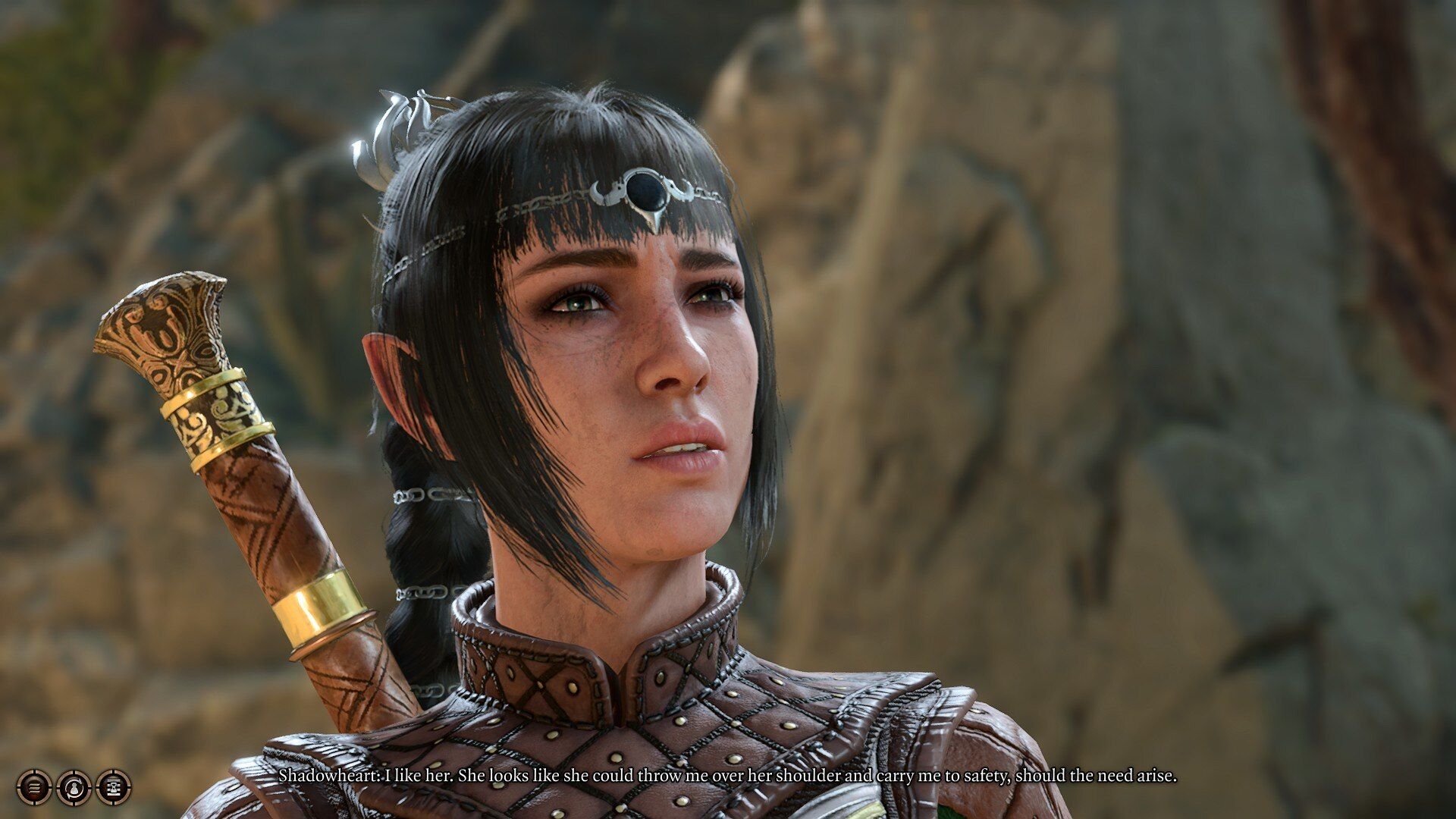Click the character swap icon with circular arrows
The width and height of the screenshot is (1456, 819).
[74, 787]
